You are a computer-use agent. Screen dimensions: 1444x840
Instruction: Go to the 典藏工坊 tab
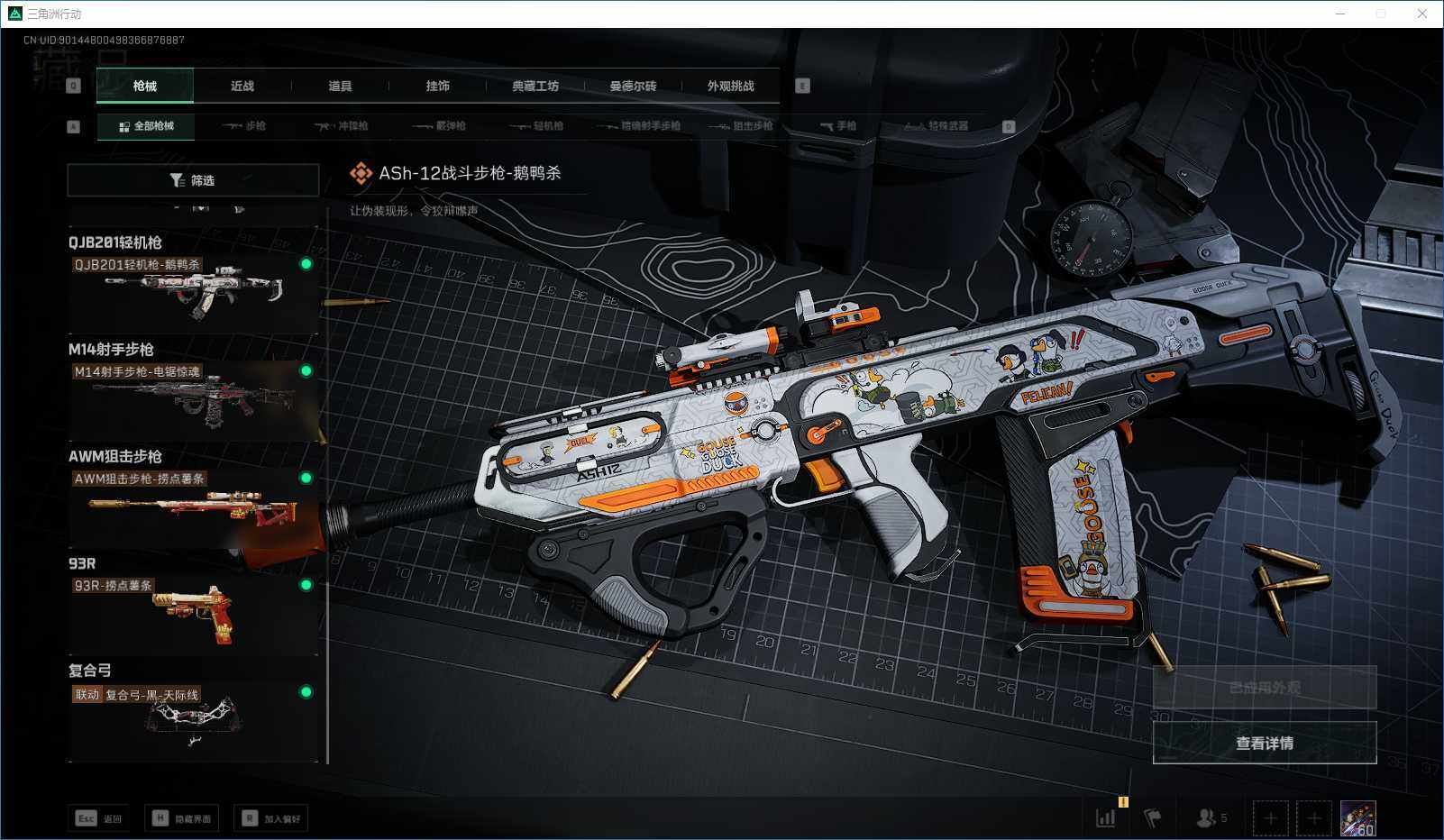[535, 87]
